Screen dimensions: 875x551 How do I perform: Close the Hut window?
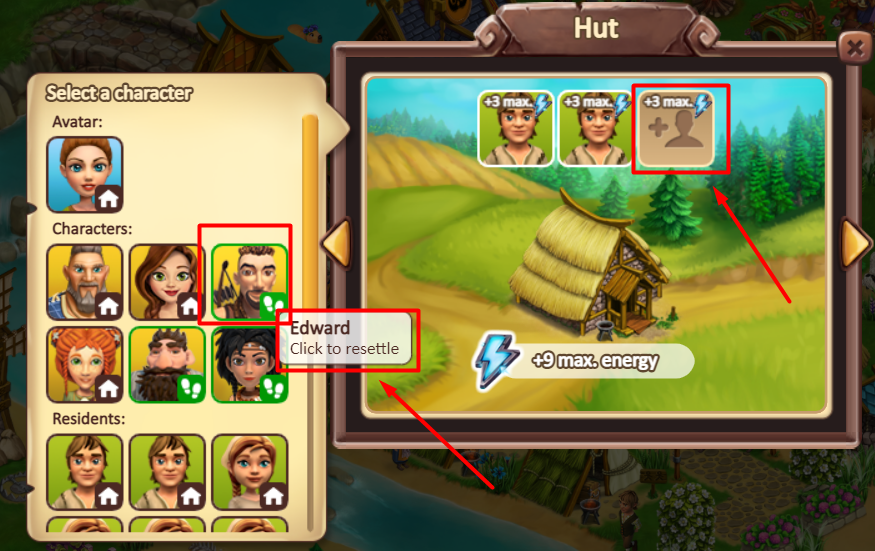click(853, 46)
